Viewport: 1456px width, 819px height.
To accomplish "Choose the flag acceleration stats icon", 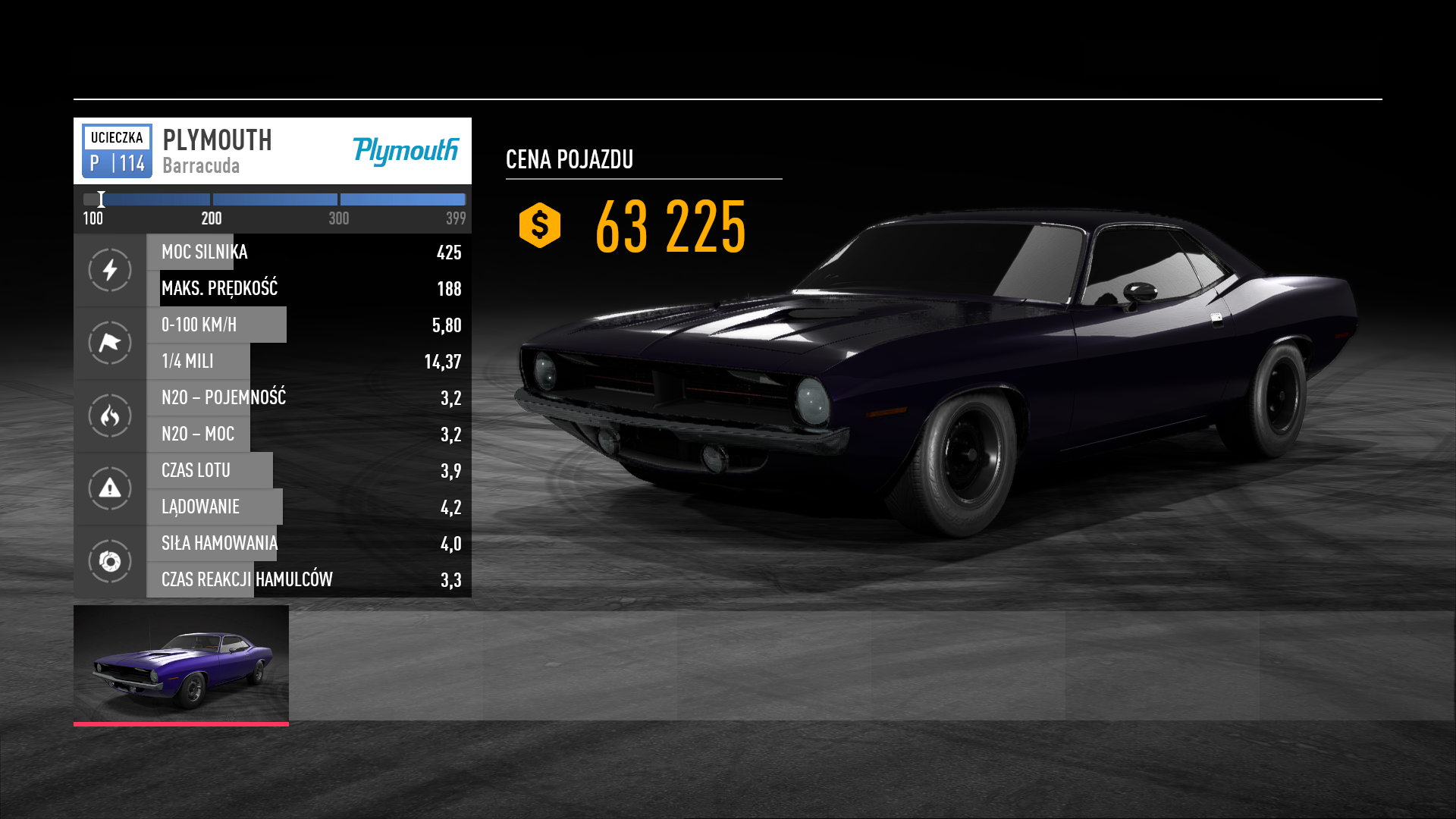I will tap(110, 343).
